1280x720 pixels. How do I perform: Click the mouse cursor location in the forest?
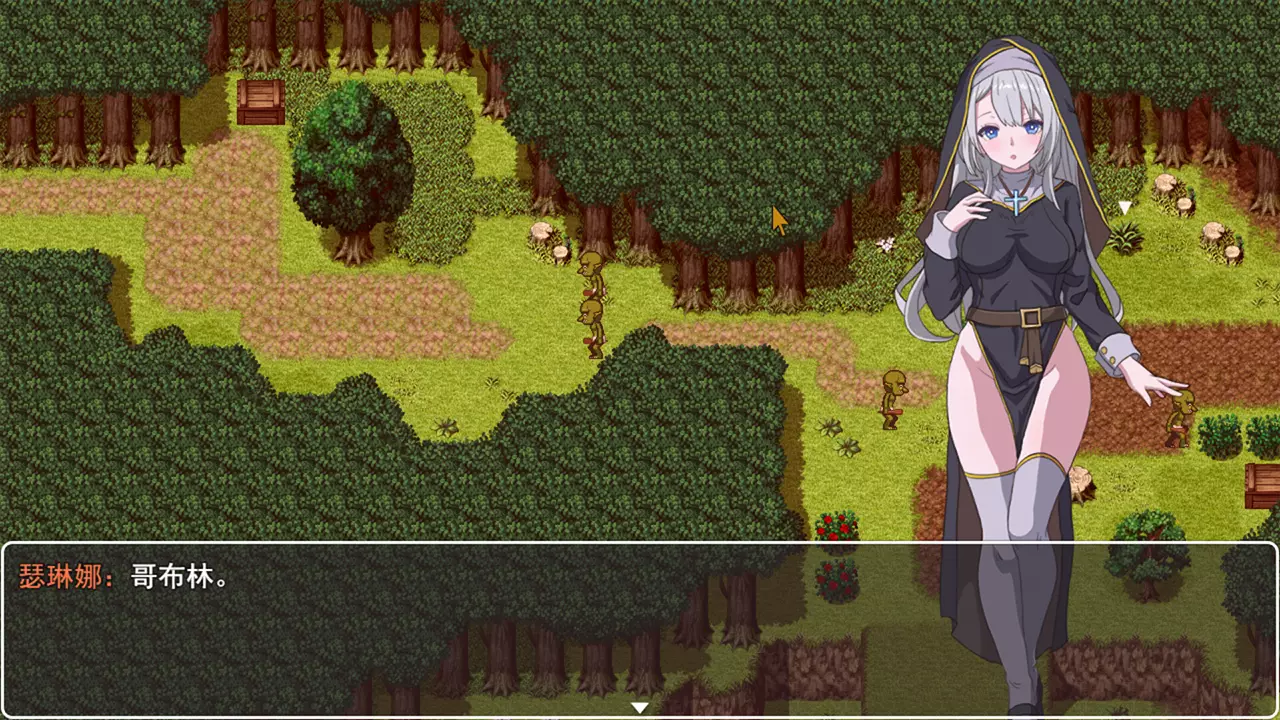click(780, 220)
